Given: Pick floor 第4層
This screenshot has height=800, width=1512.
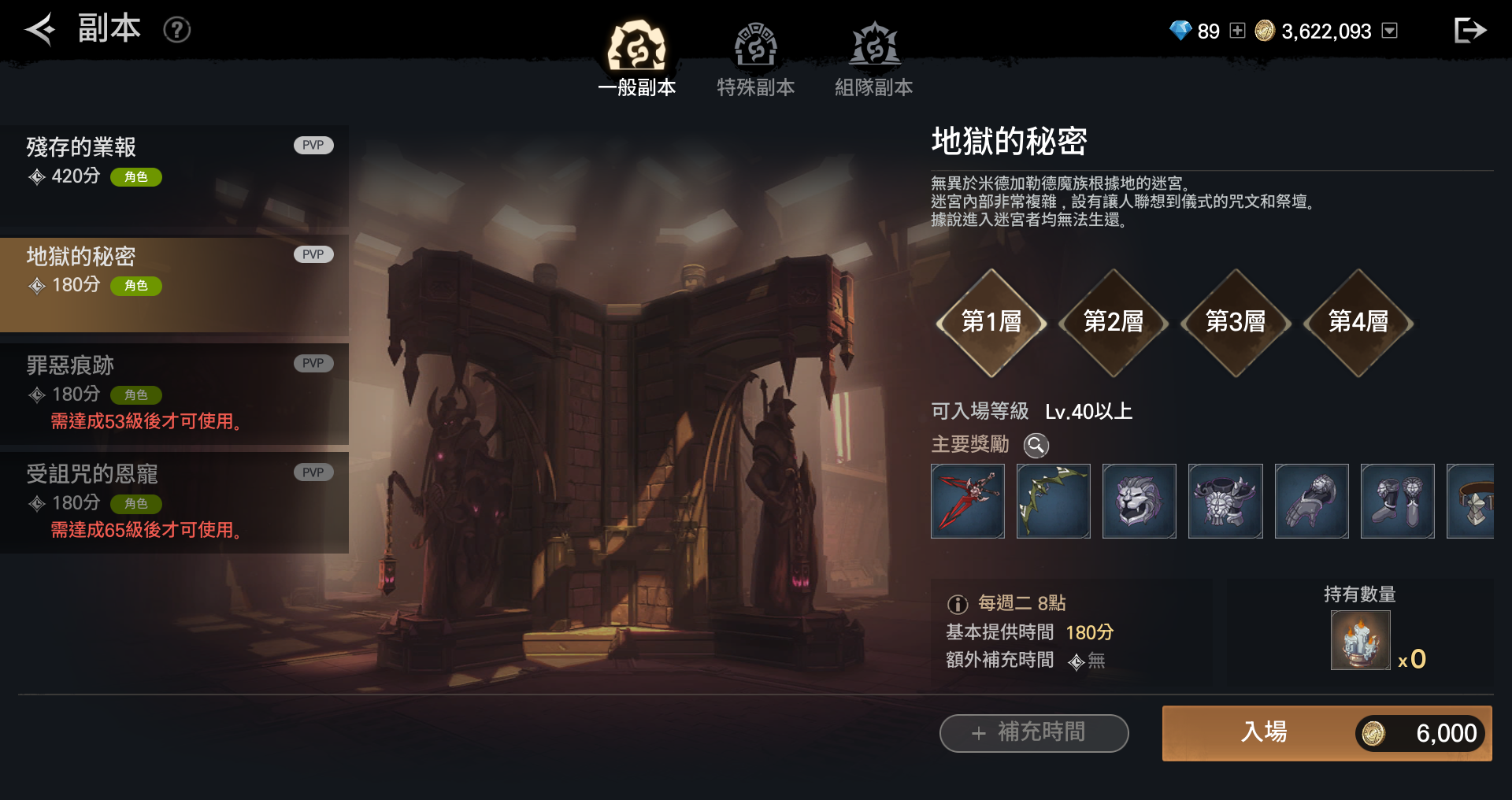Looking at the screenshot, I should tap(1358, 322).
